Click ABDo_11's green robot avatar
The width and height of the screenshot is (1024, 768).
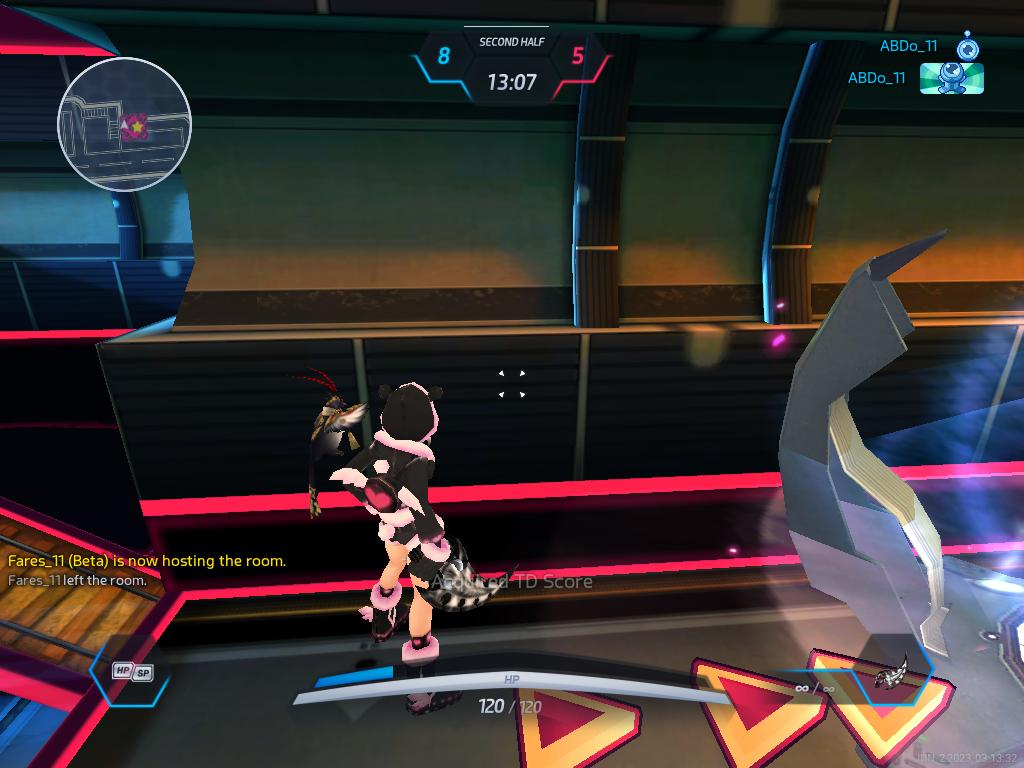[951, 78]
